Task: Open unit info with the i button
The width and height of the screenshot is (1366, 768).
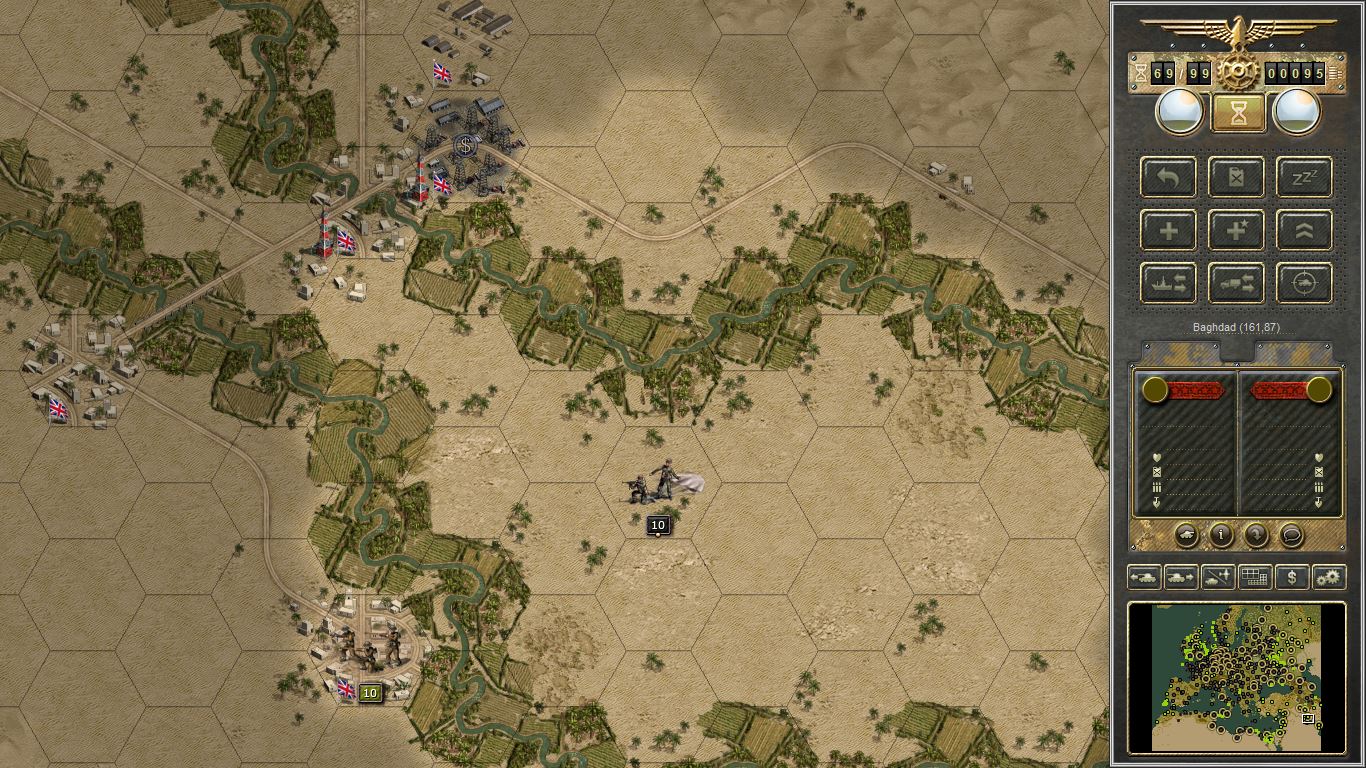Action: pyautogui.click(x=1220, y=536)
